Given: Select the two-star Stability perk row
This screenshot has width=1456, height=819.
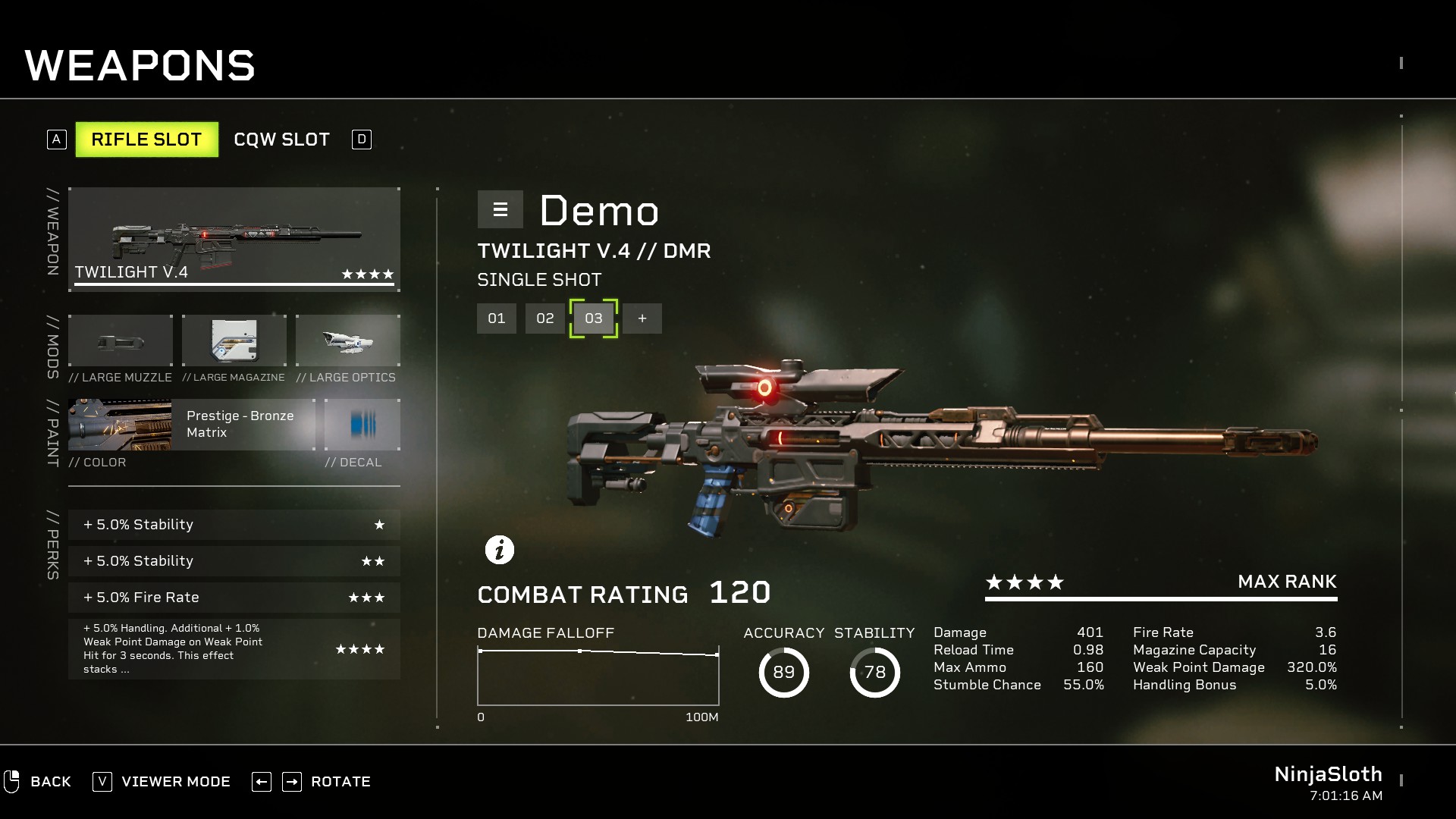Looking at the screenshot, I should [x=234, y=561].
